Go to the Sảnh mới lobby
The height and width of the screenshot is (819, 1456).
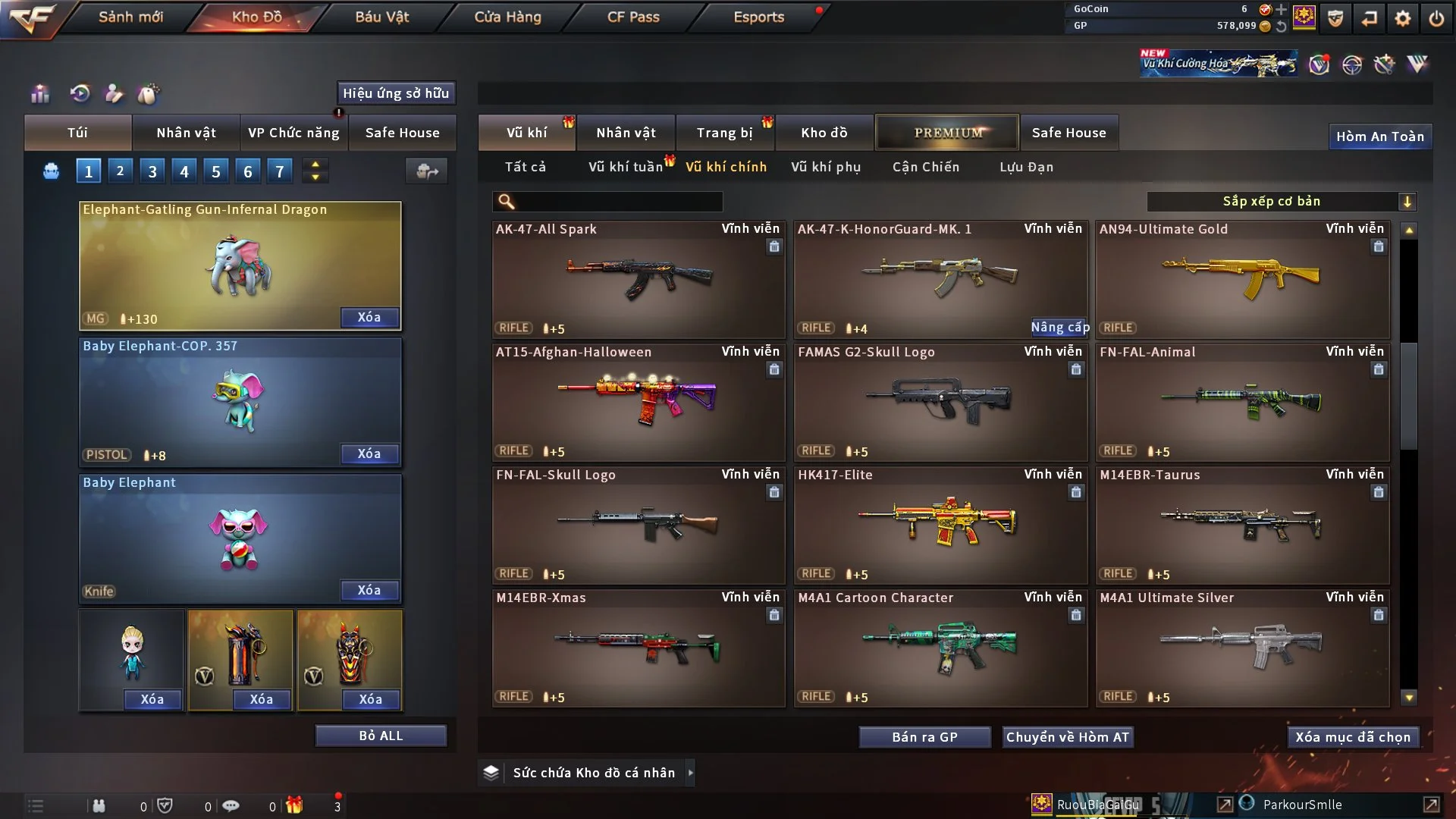(x=130, y=17)
